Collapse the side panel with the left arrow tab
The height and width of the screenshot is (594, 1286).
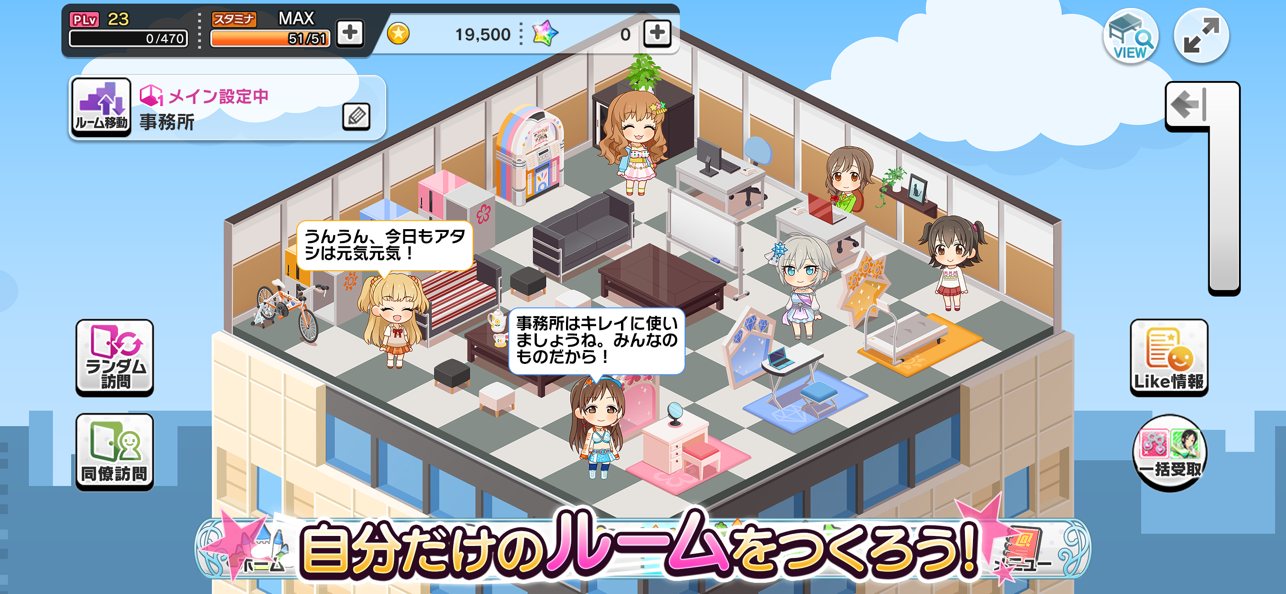coord(1190,105)
